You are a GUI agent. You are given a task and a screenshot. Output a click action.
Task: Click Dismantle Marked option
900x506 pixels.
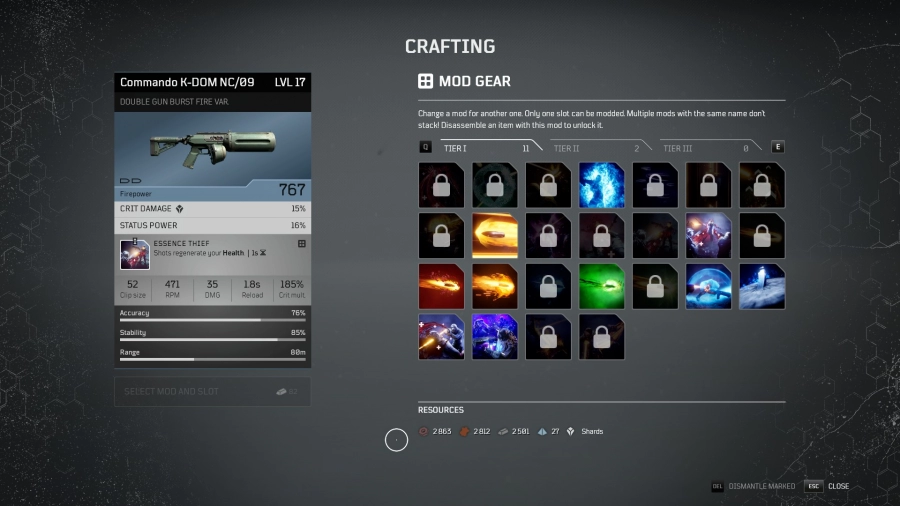754,486
